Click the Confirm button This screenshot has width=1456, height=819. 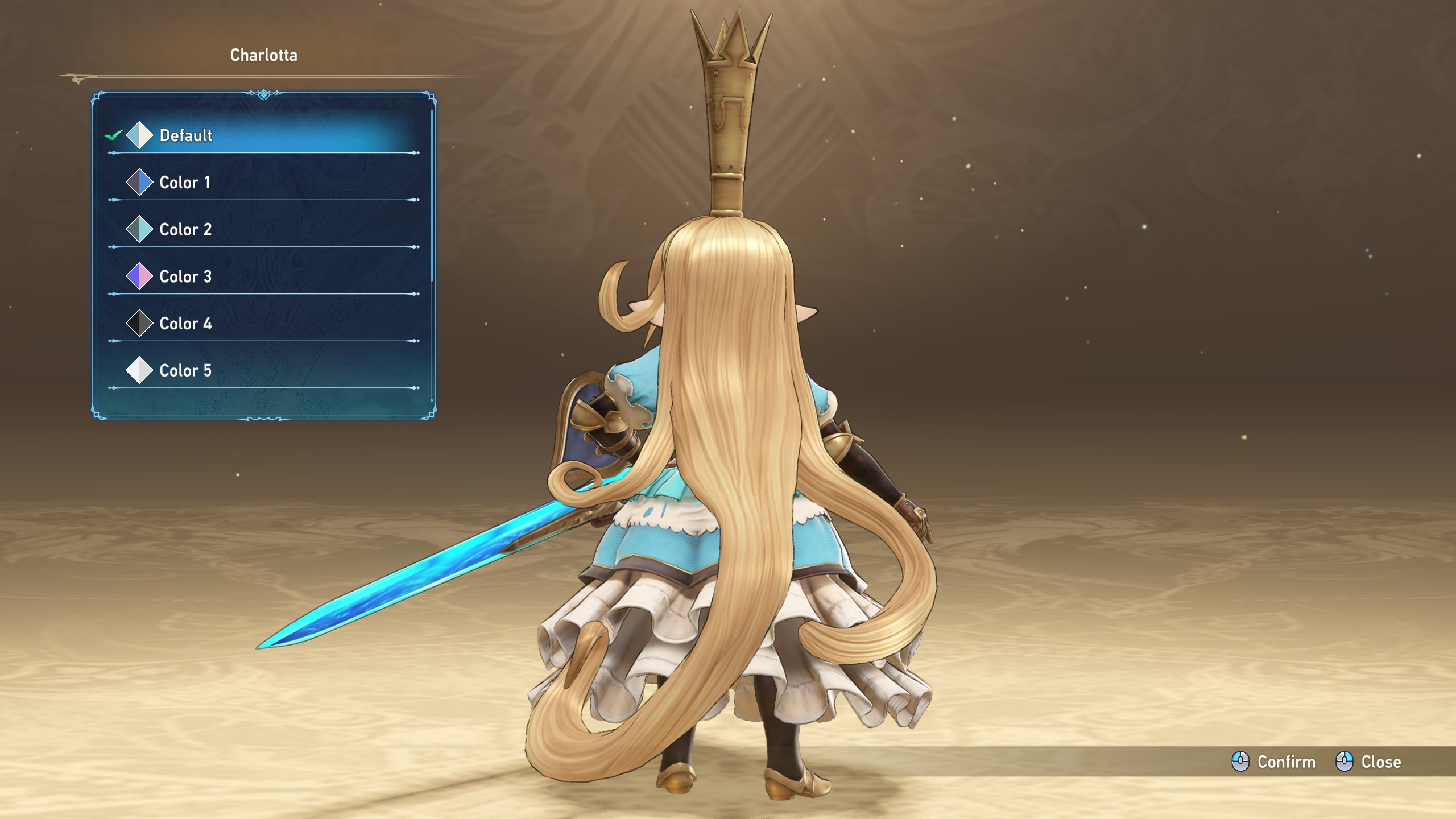(1274, 762)
